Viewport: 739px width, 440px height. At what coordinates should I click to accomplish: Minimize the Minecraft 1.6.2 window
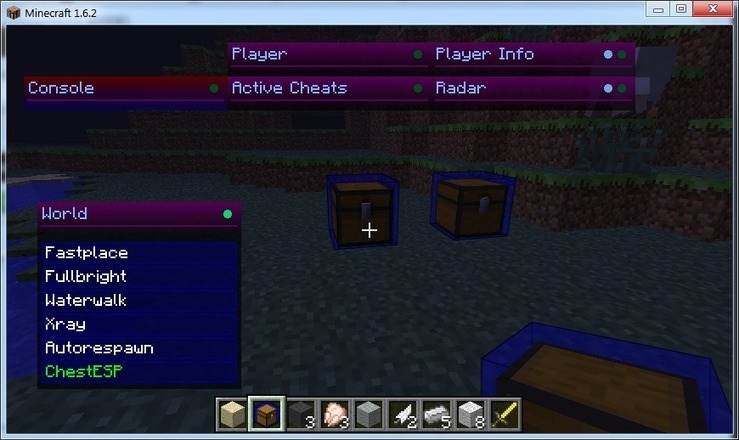(x=657, y=9)
